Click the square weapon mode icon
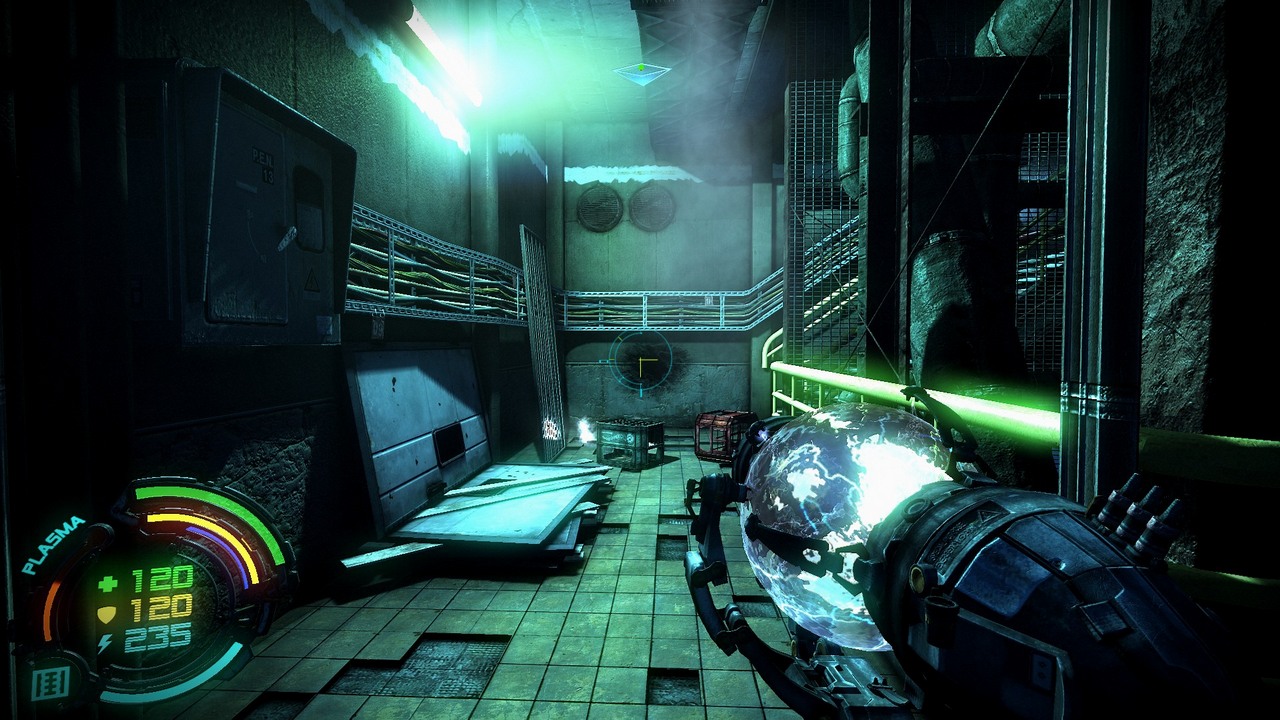 click(x=47, y=684)
